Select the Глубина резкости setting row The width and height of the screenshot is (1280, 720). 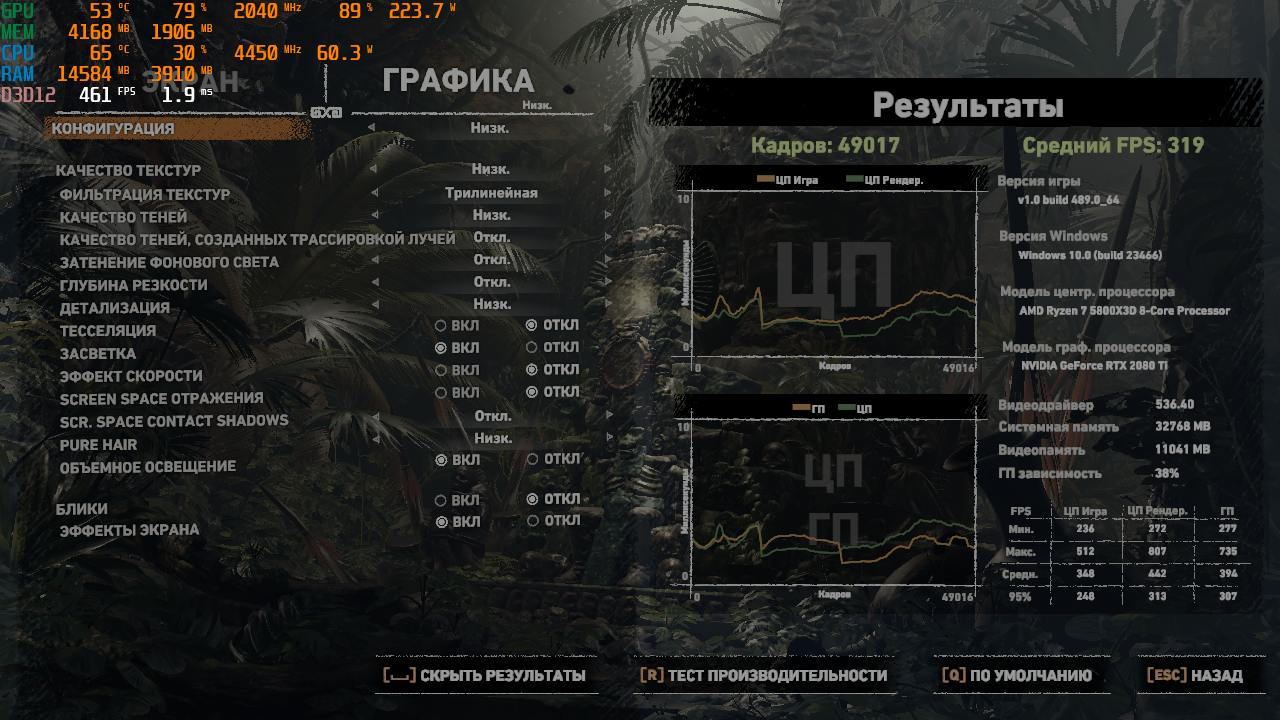coord(134,285)
